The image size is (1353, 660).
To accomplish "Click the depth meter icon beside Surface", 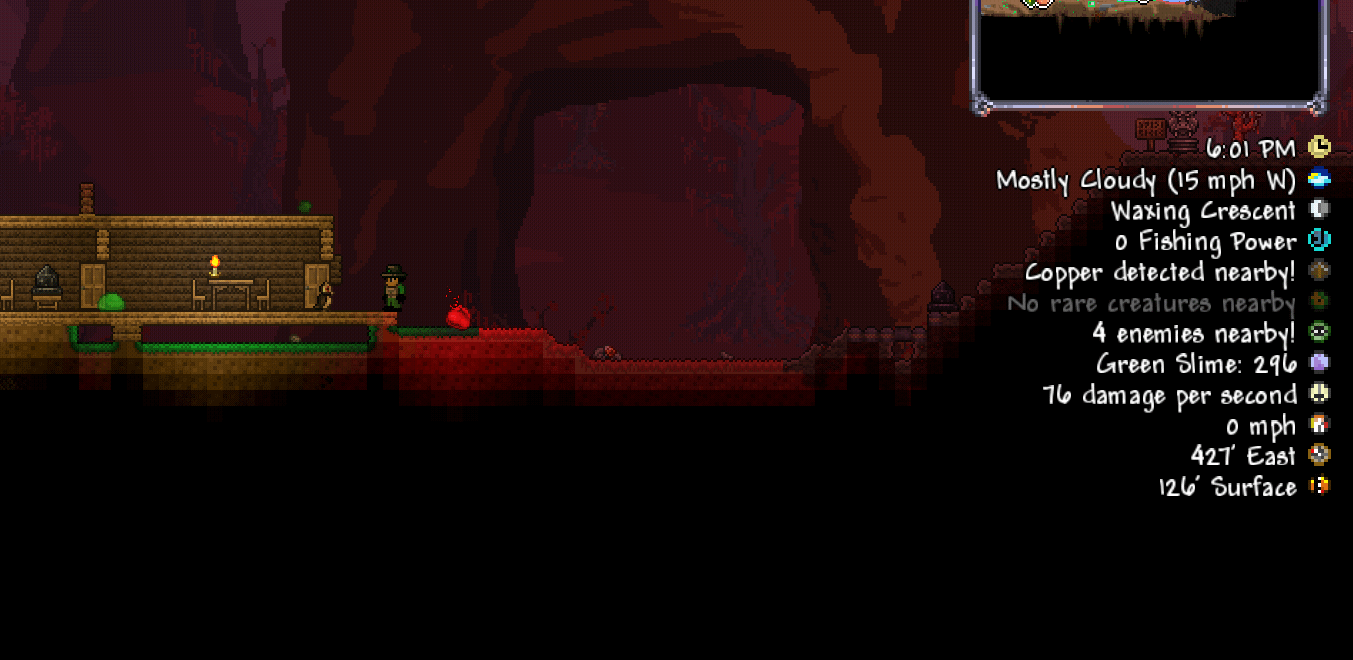I will [1319, 486].
